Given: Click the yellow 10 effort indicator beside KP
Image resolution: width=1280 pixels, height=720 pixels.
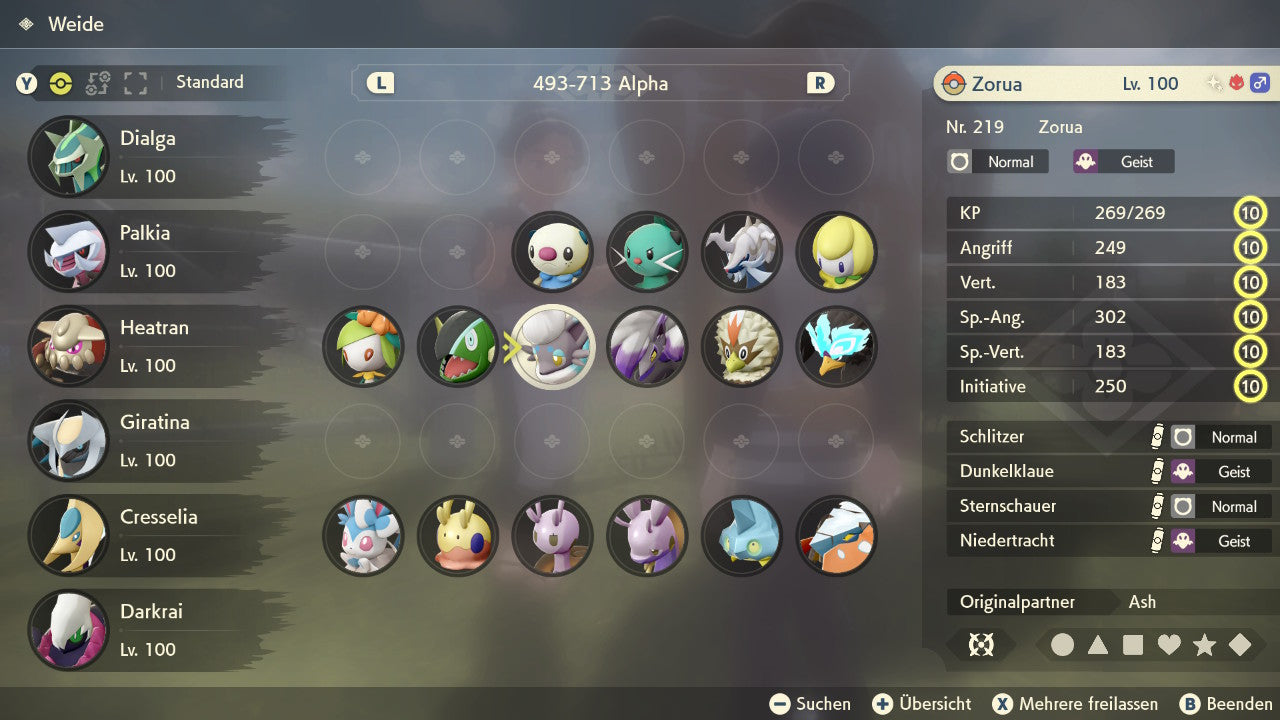Looking at the screenshot, I should pyautogui.click(x=1250, y=212).
